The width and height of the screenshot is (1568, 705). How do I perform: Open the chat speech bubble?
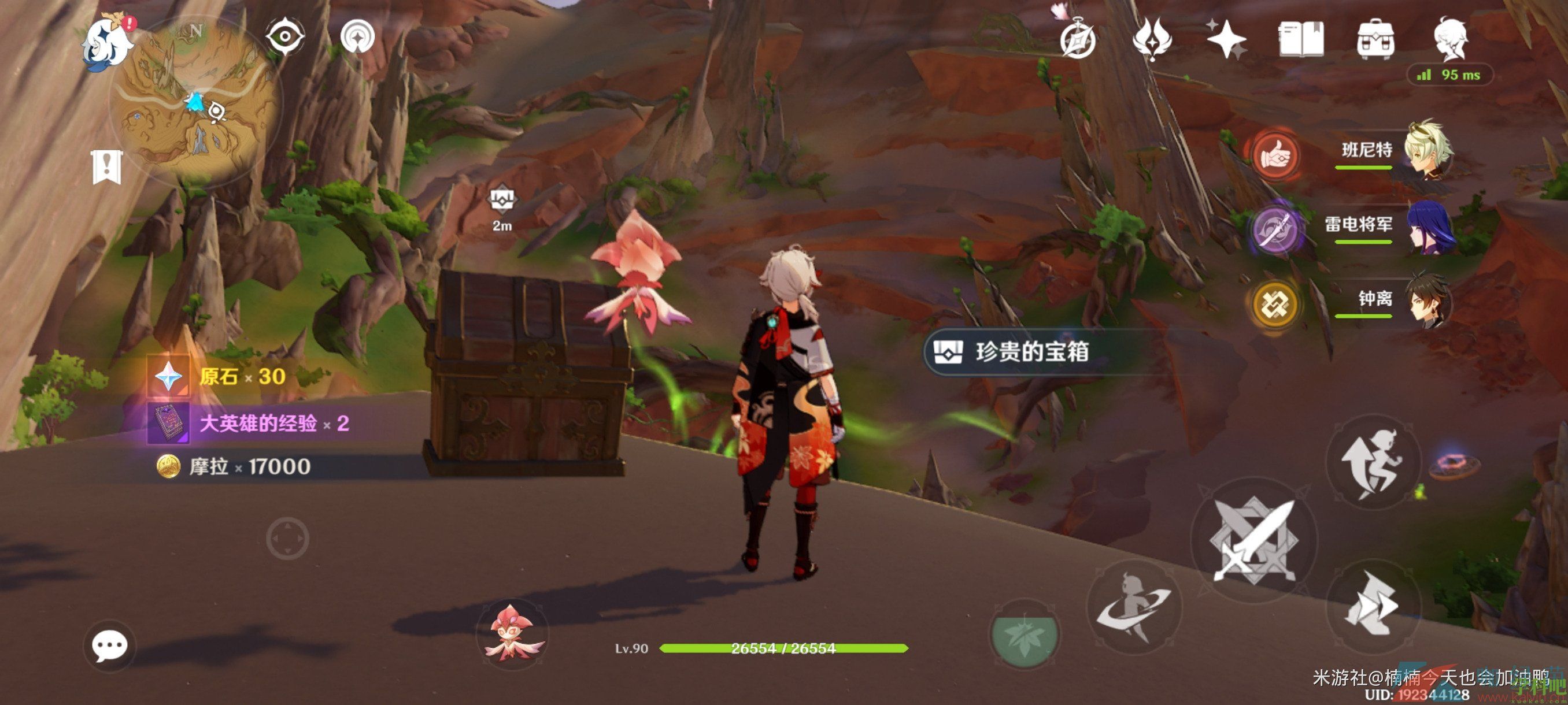click(110, 645)
